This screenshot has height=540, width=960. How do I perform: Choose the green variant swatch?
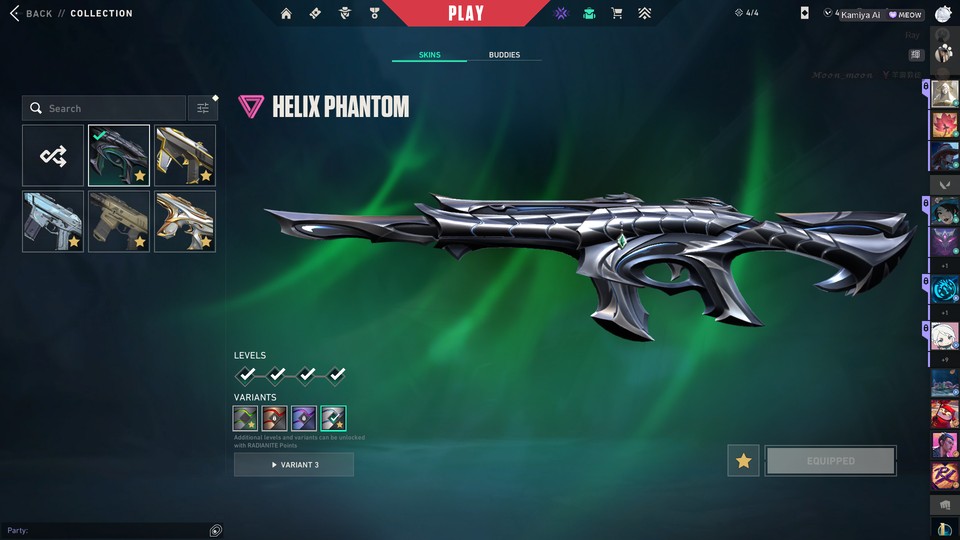click(246, 418)
